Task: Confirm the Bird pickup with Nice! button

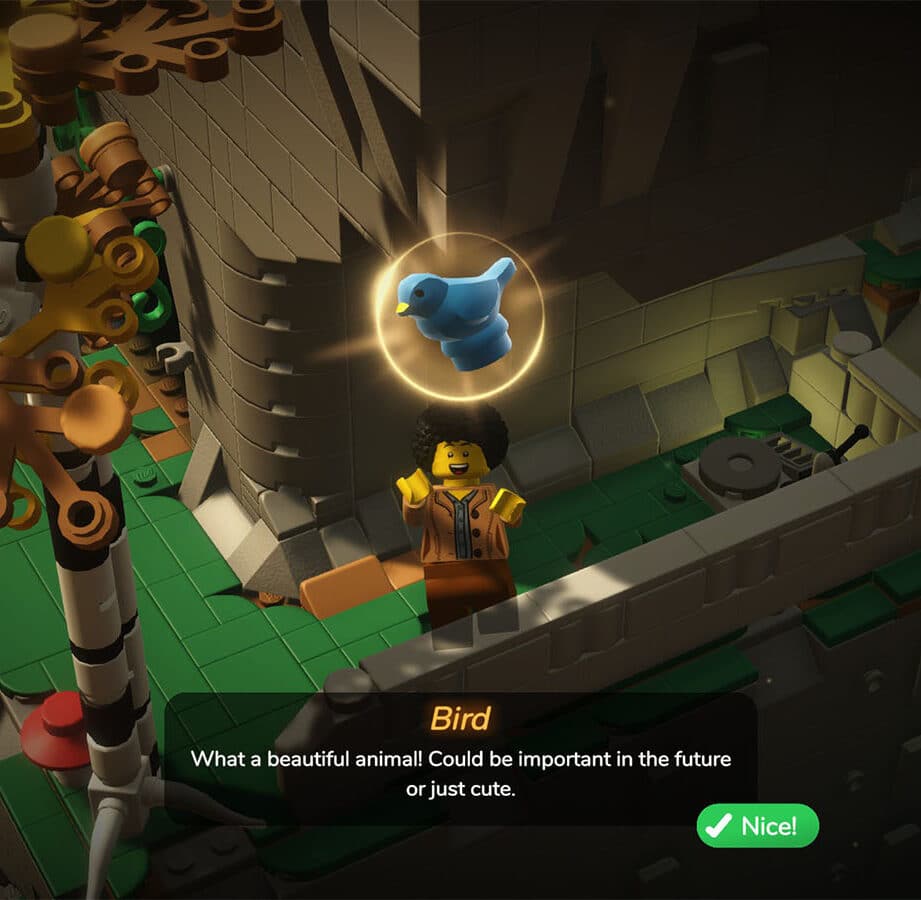Action: pos(757,826)
